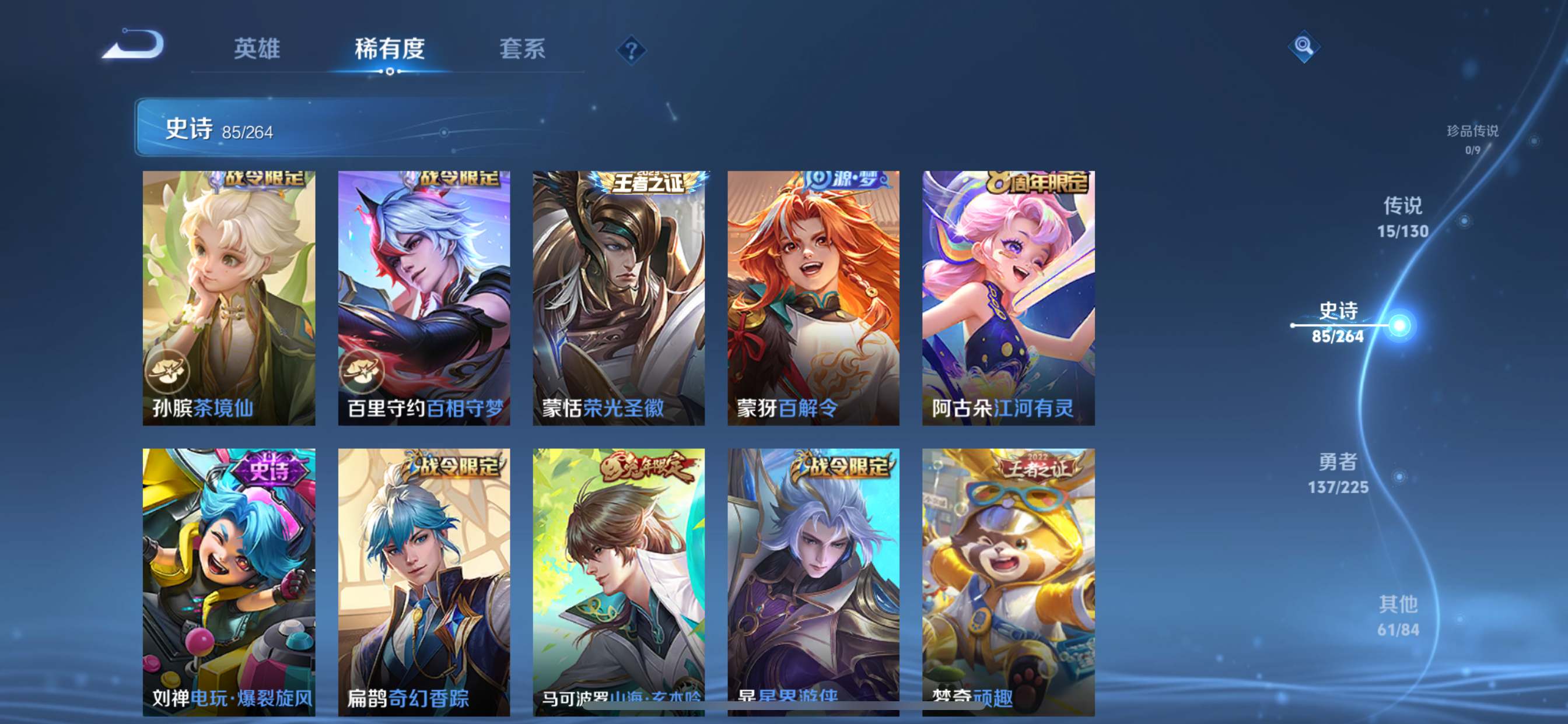Open the 蒙恬荣光圣徽 skin card
Screen dimensions: 1568x724
[618, 292]
